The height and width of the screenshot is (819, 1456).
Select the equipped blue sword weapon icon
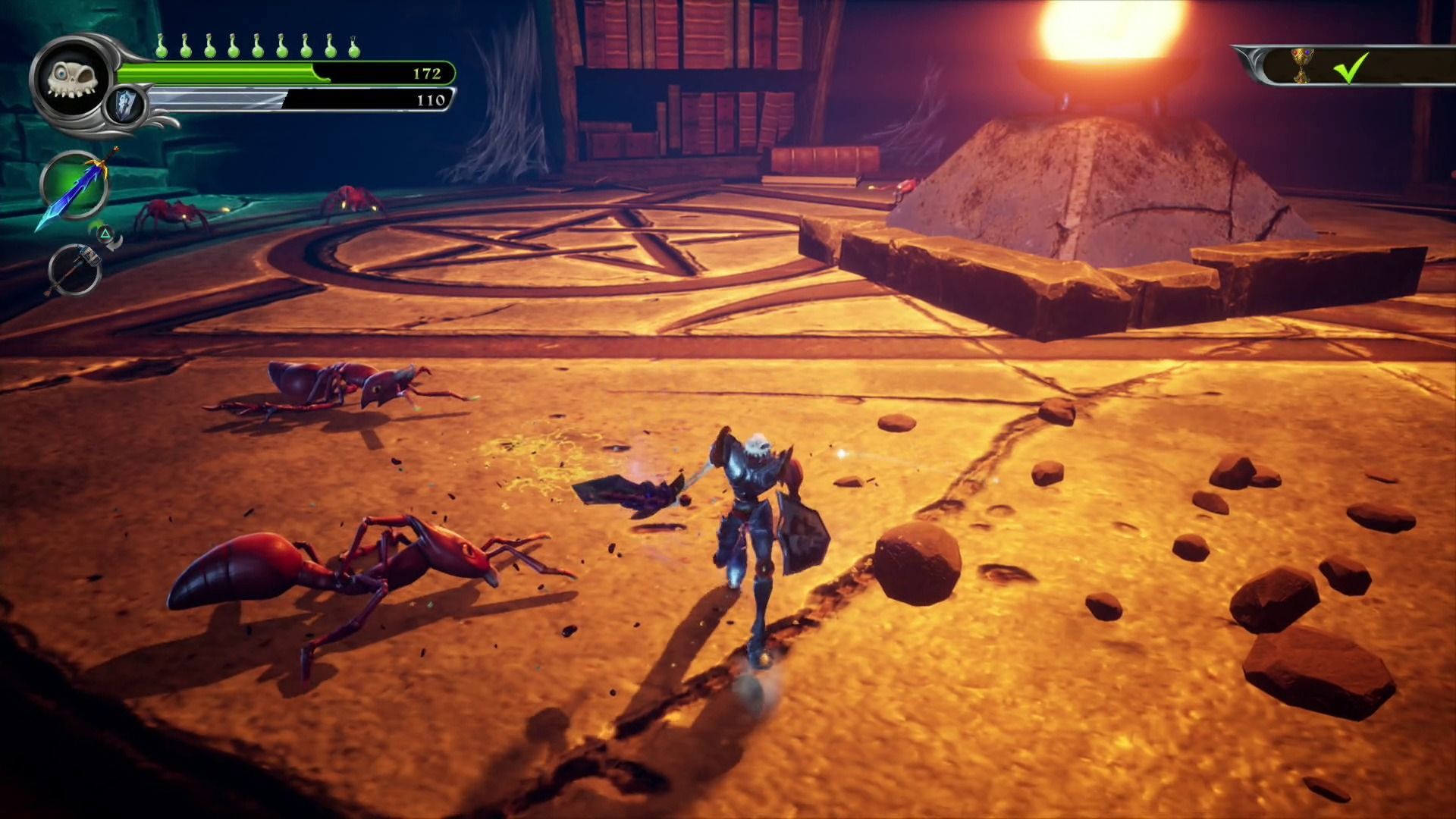pyautogui.click(x=74, y=187)
